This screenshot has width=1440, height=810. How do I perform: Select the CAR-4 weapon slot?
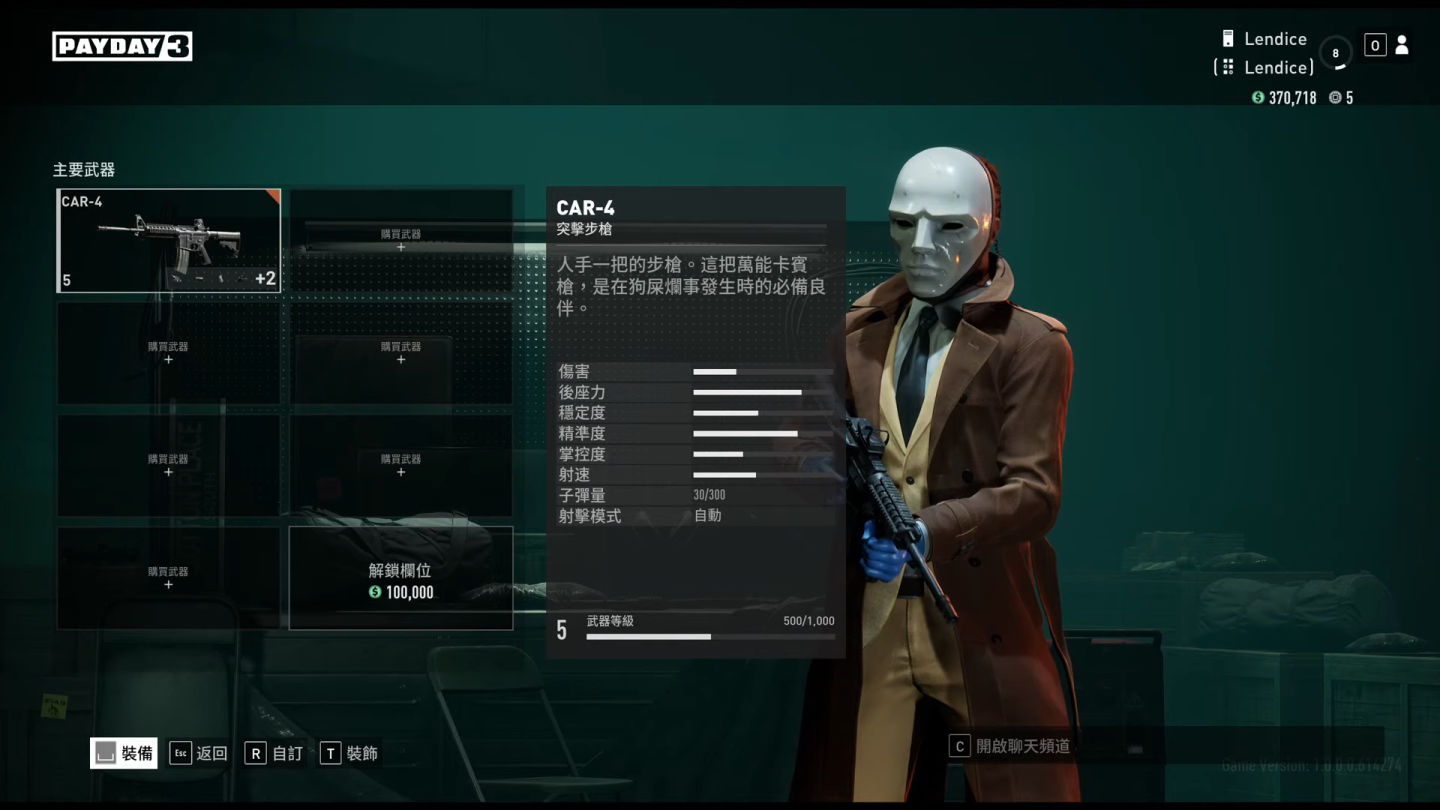pyautogui.click(x=168, y=241)
